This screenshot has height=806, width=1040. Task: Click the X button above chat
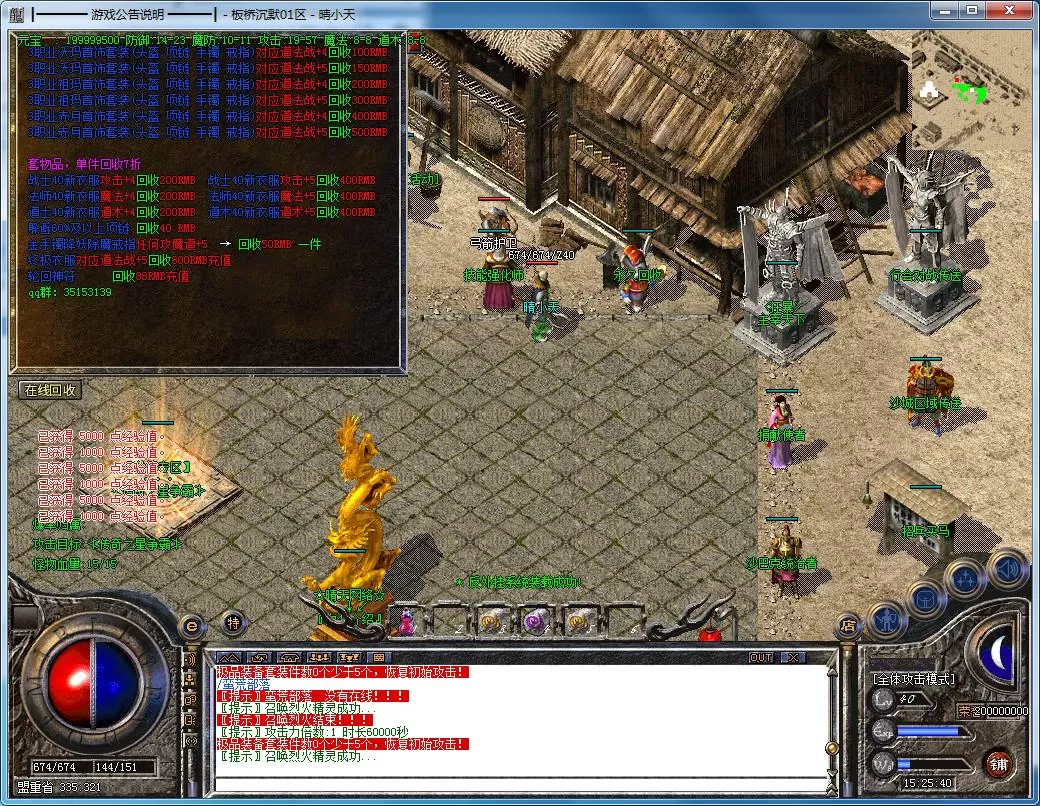pyautogui.click(x=793, y=657)
